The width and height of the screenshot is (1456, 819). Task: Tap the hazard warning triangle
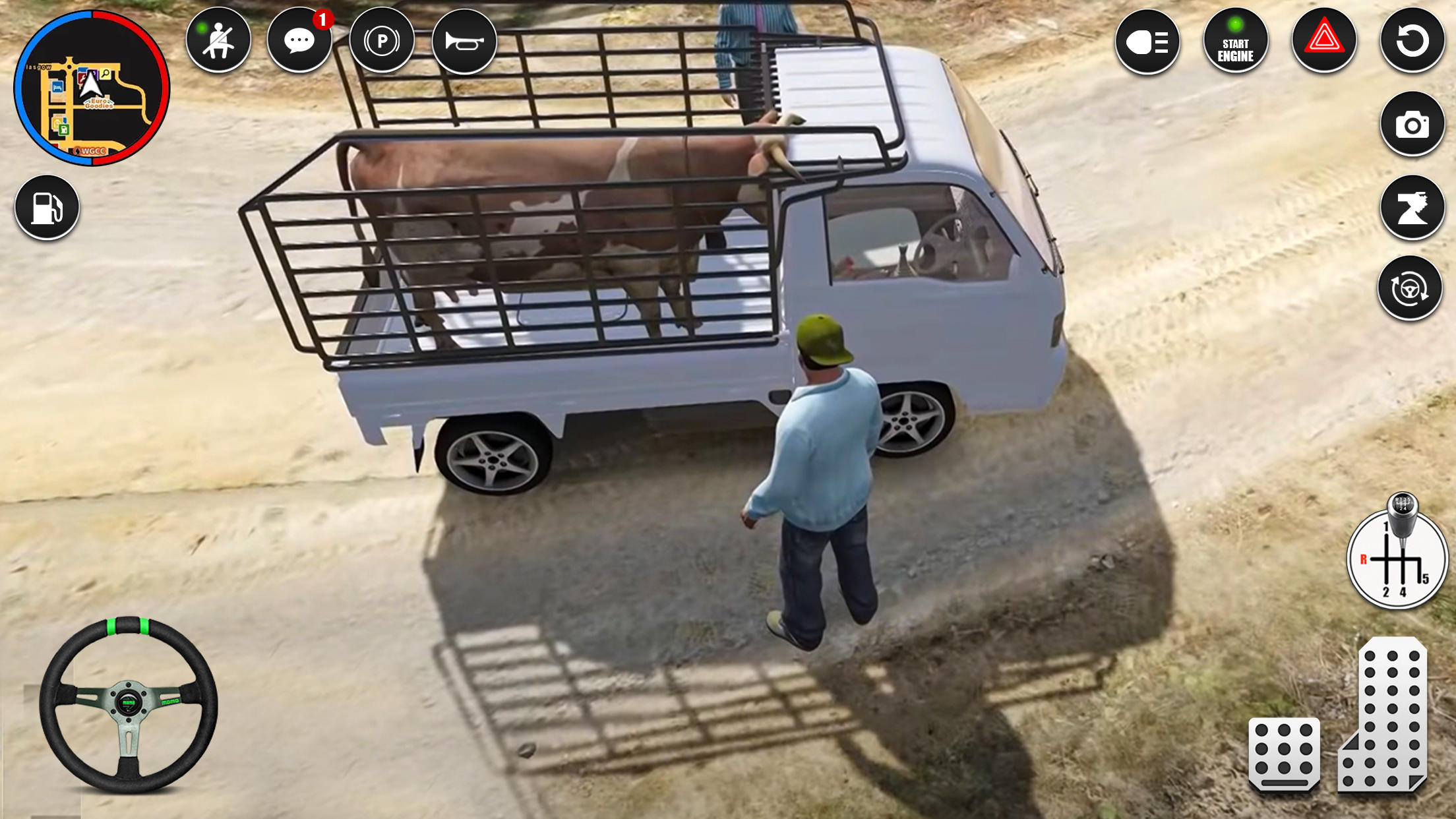point(1324,41)
